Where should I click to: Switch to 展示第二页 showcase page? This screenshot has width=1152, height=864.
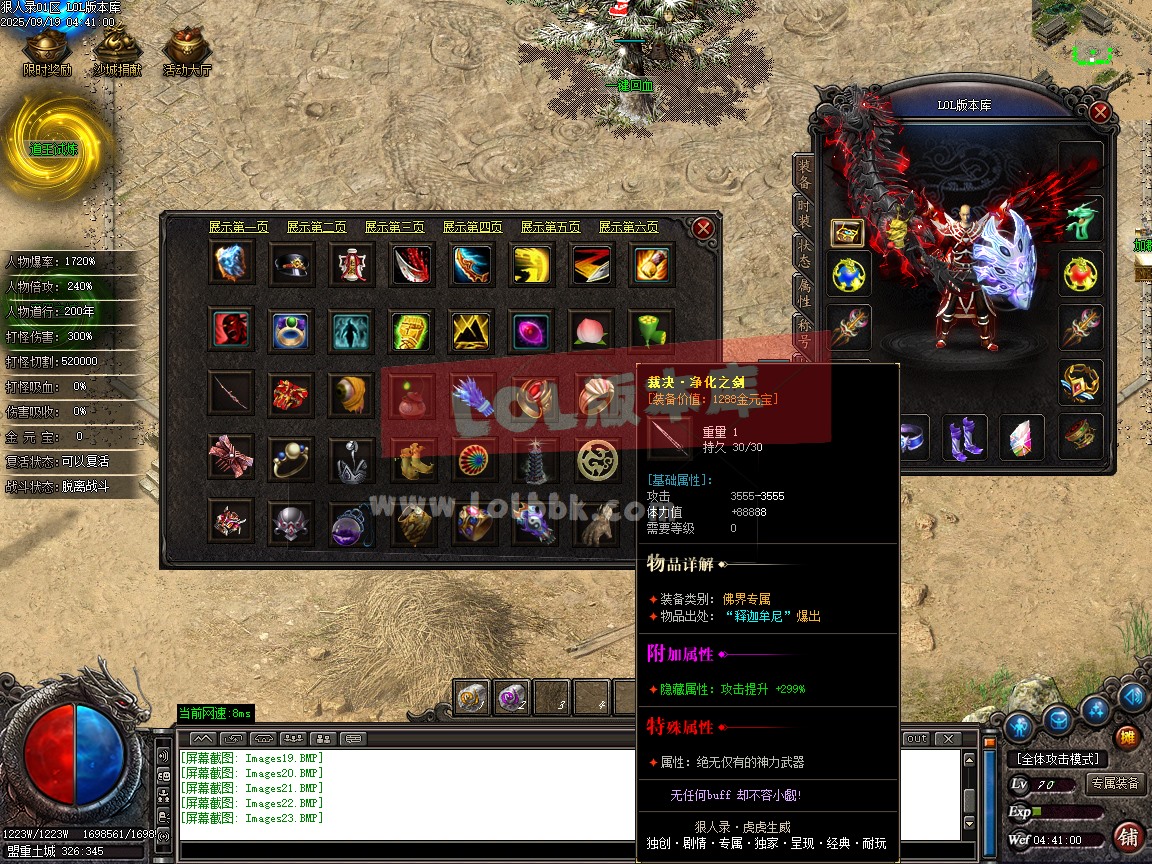tap(316, 228)
